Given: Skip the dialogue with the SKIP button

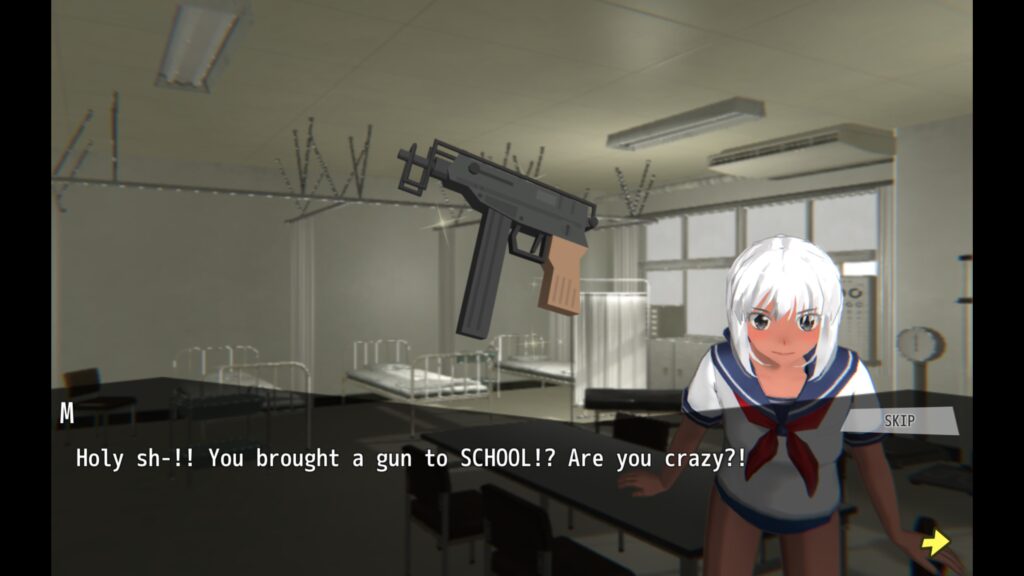Looking at the screenshot, I should 899,421.
